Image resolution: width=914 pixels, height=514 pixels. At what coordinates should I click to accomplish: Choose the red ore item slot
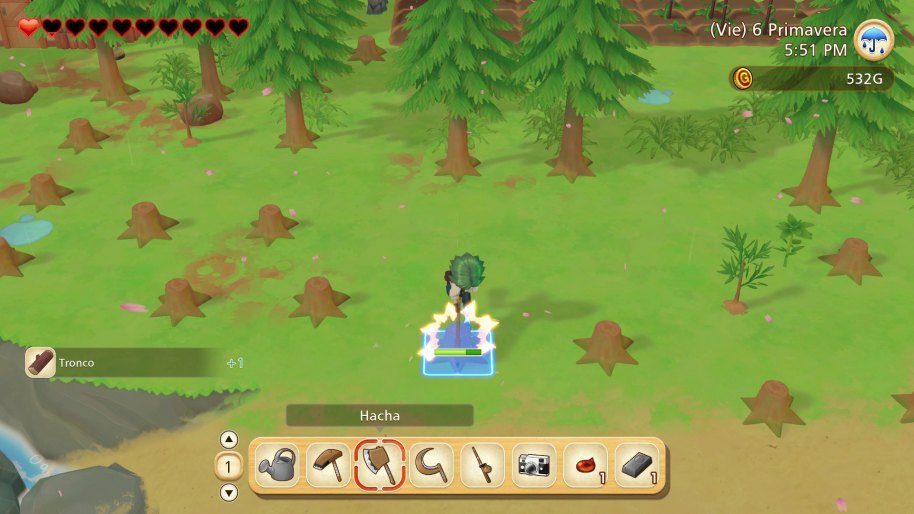coord(586,465)
